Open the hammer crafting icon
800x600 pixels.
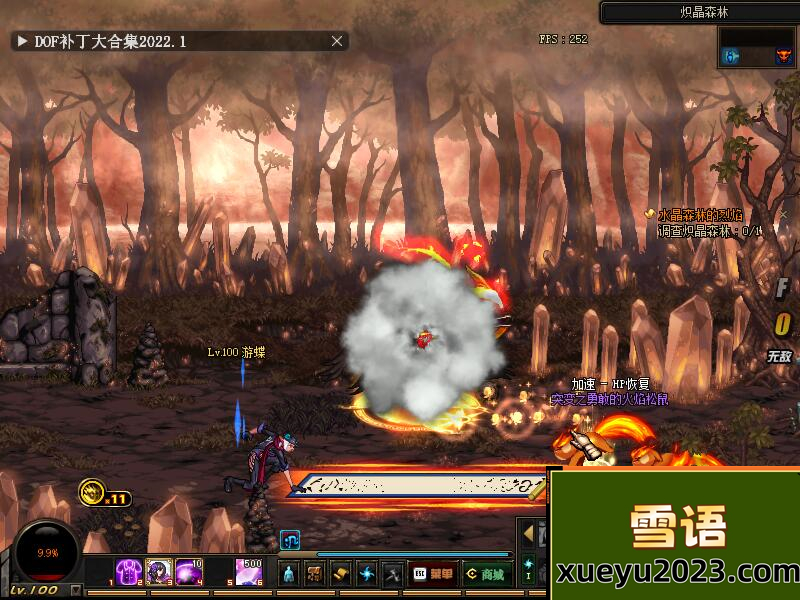[393, 574]
